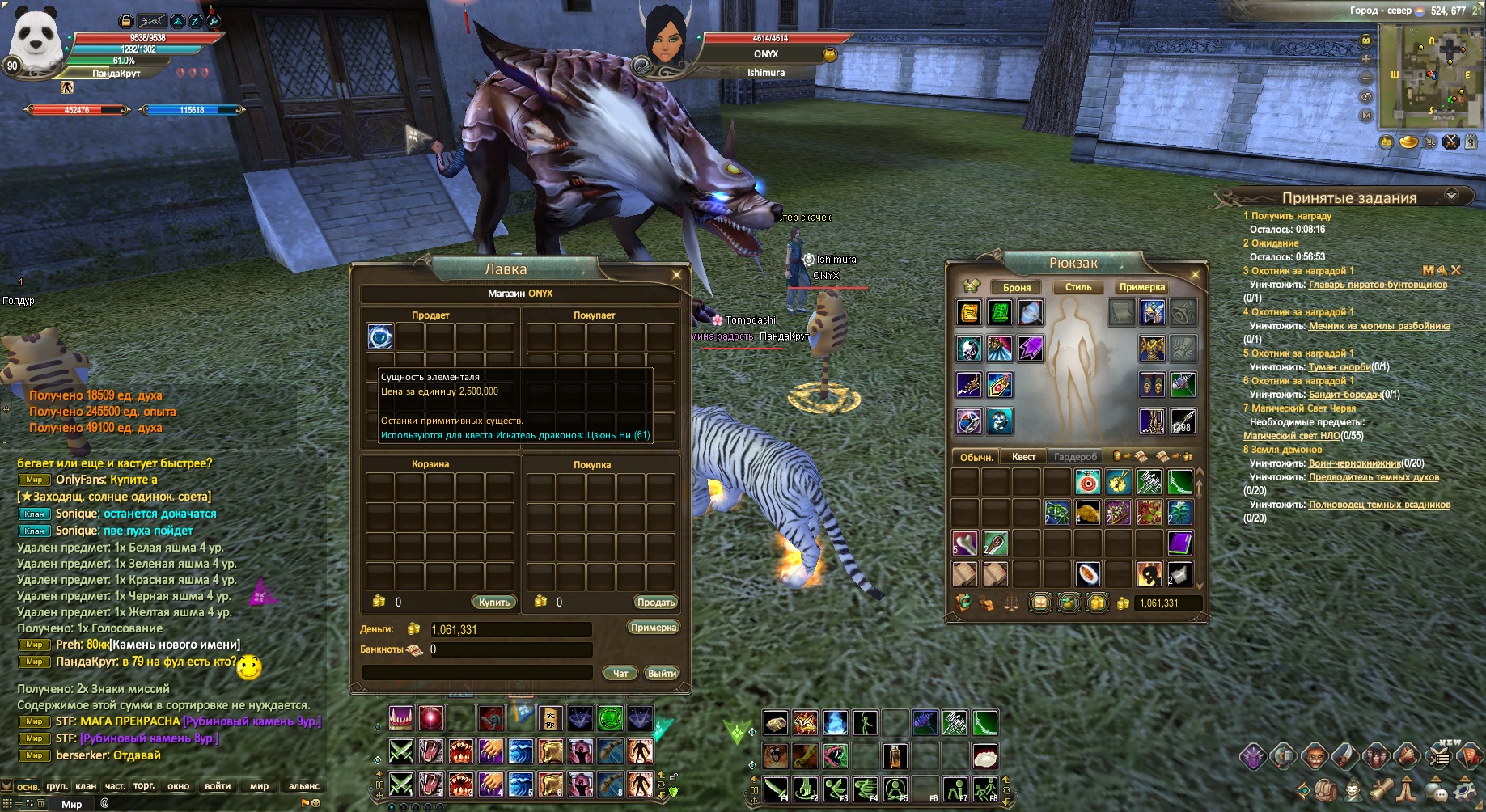The width and height of the screenshot is (1486, 812).
Task: Switch to the Квест inventory tab
Action: coord(1023,457)
